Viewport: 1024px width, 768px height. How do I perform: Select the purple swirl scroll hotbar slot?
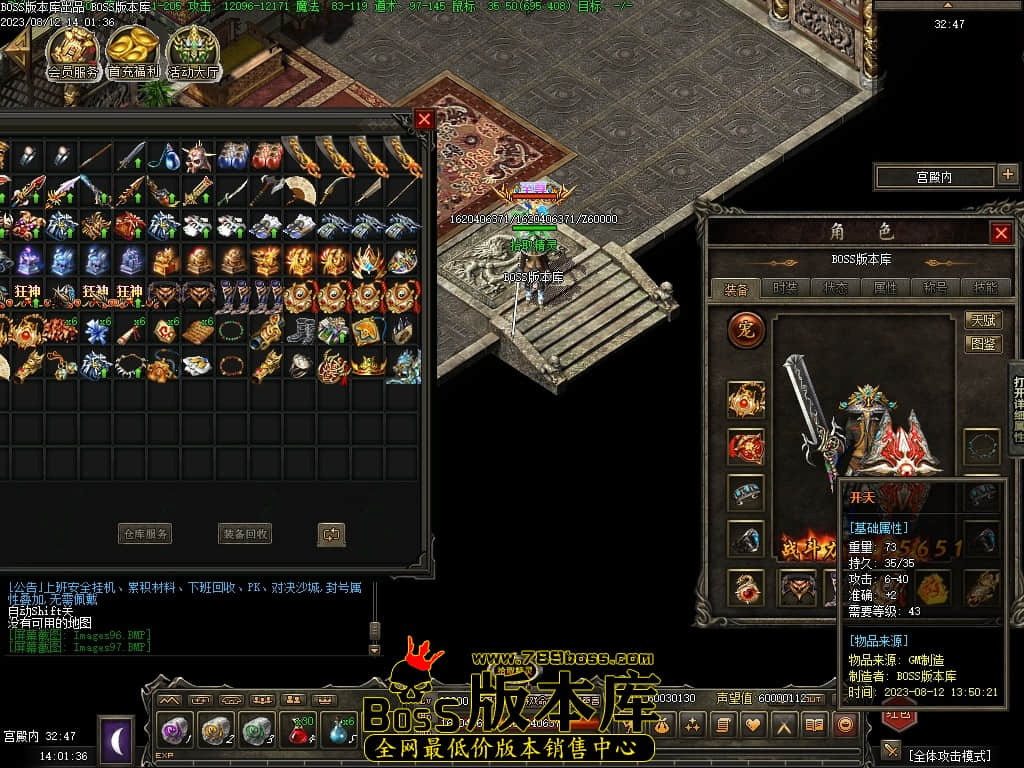[176, 731]
